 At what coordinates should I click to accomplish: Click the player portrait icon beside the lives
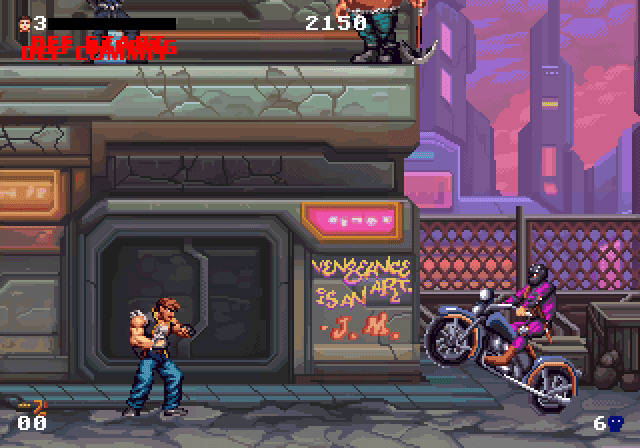(24, 23)
